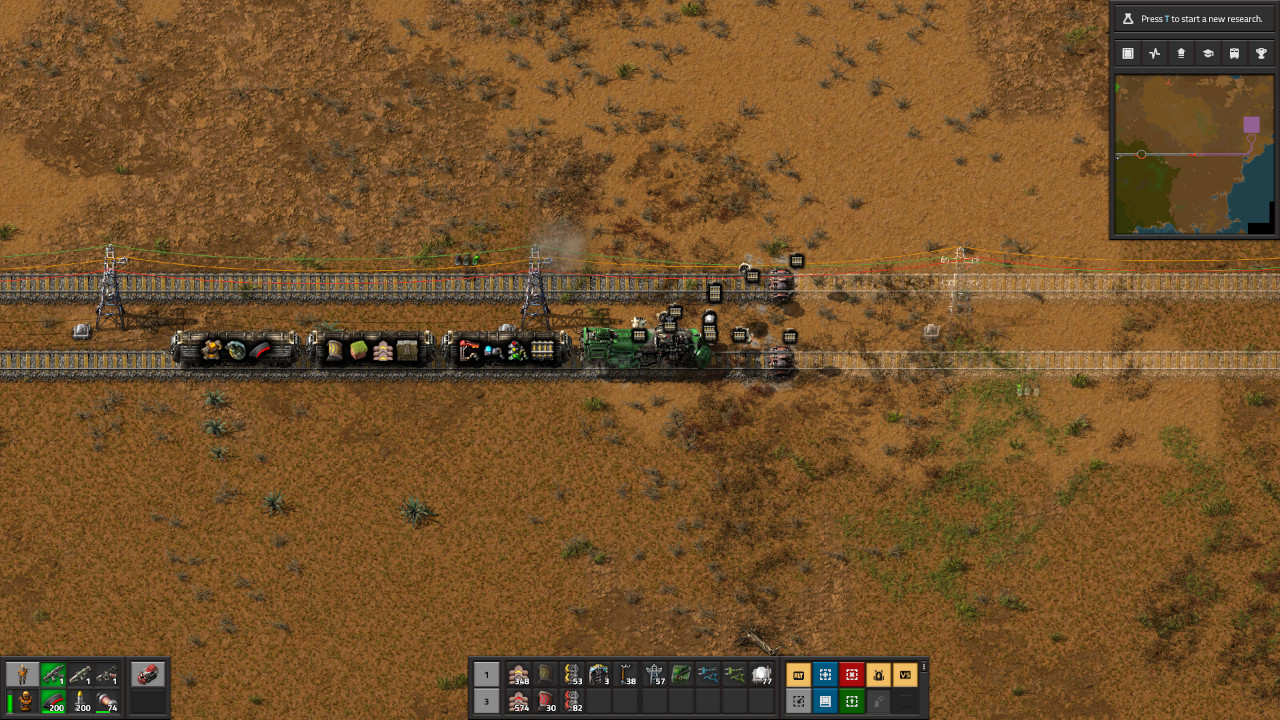Import a blueprint string with the green button
The width and height of the screenshot is (1280, 720).
pyautogui.click(x=852, y=702)
